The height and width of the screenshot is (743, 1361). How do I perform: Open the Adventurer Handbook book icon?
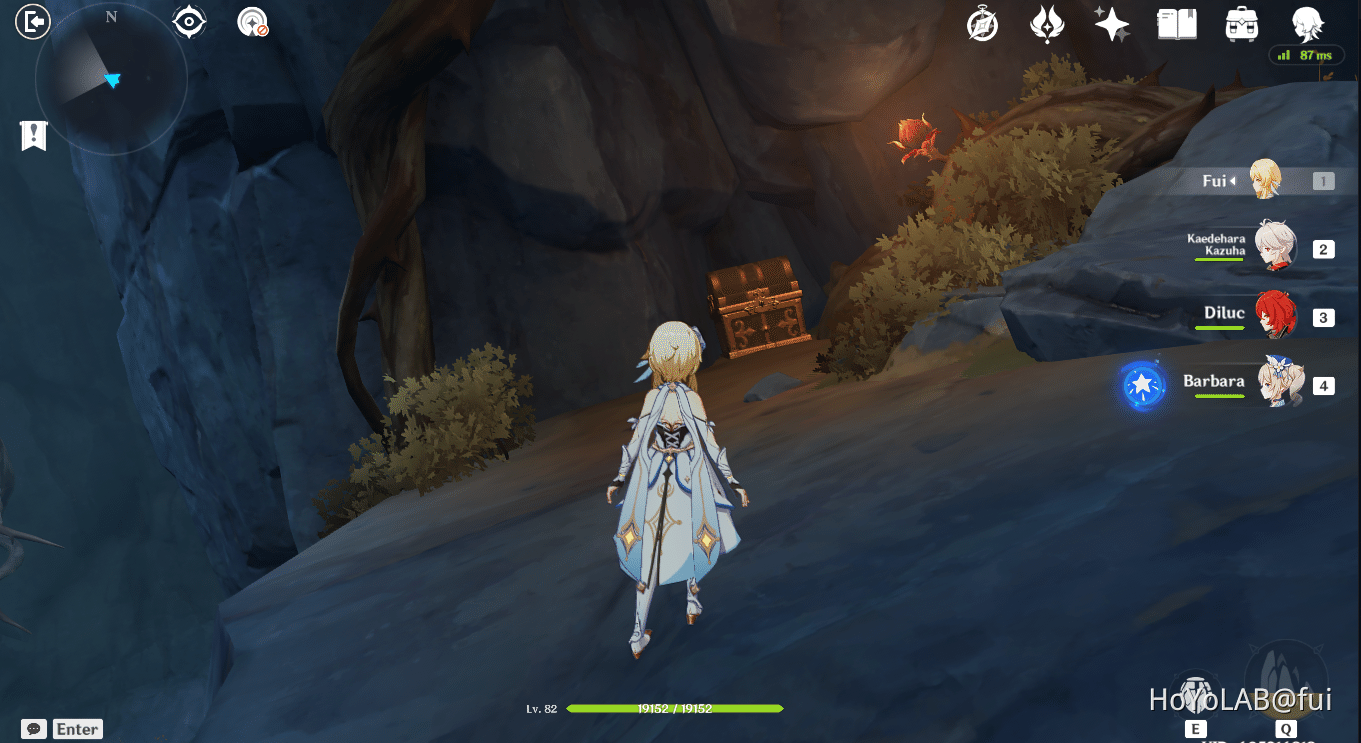(1176, 24)
